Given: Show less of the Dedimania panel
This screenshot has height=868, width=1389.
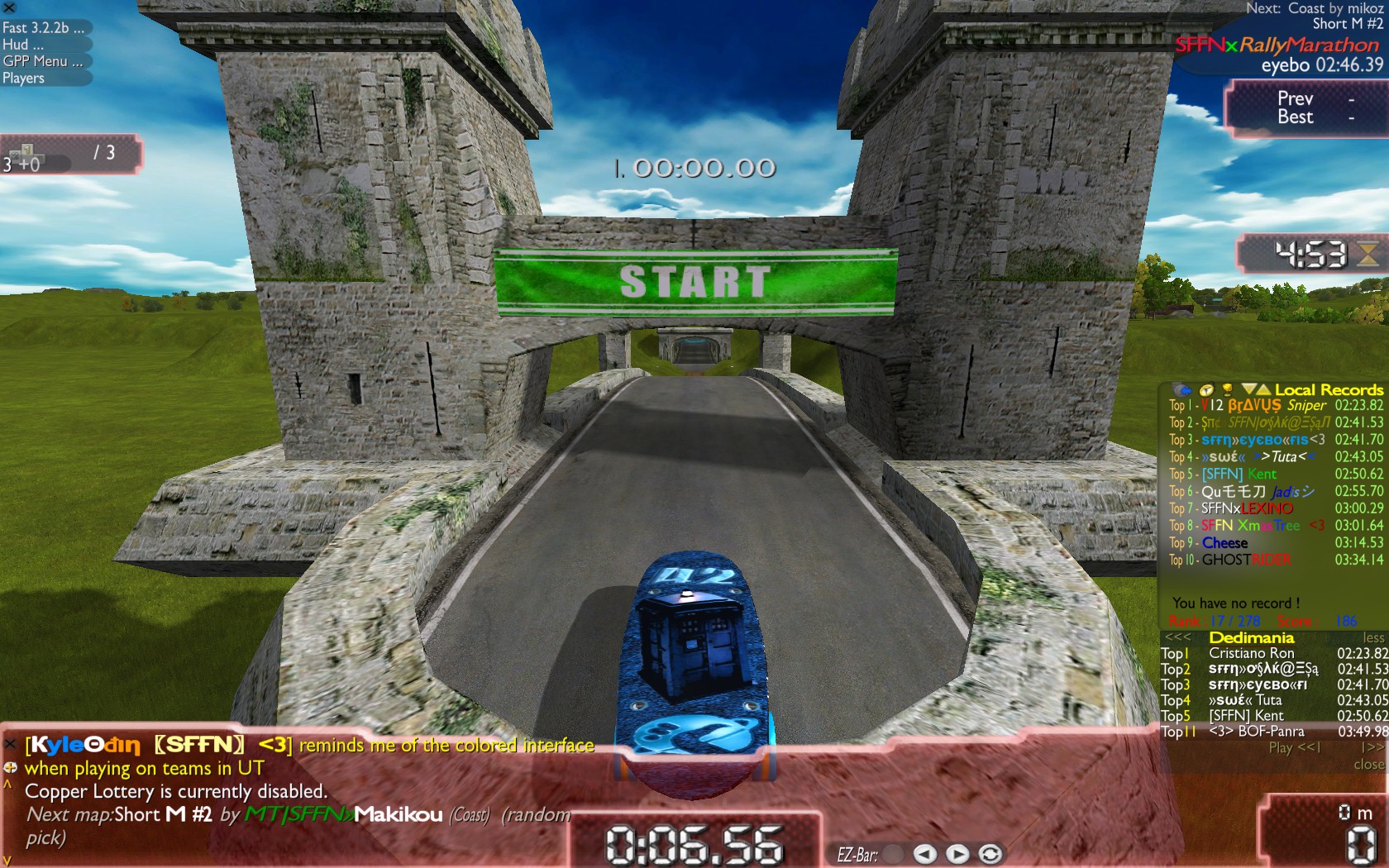Looking at the screenshot, I should pyautogui.click(x=1373, y=637).
